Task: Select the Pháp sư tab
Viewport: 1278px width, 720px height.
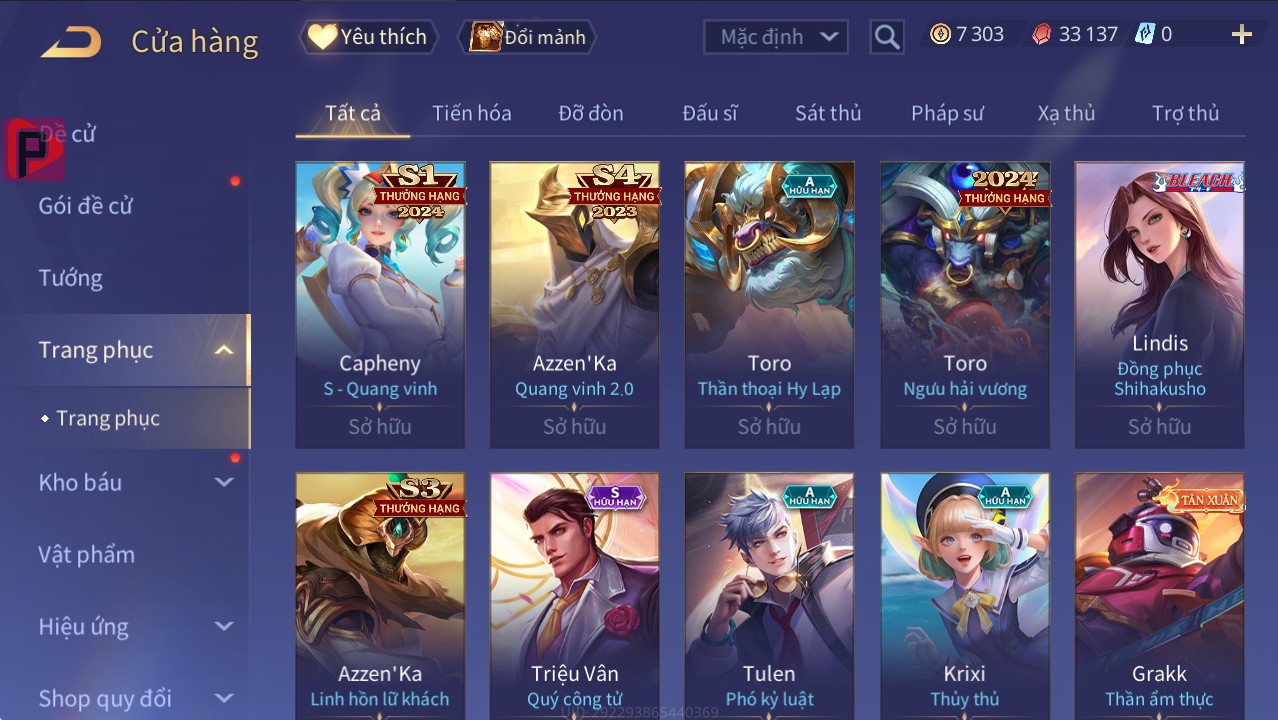Action: [947, 113]
